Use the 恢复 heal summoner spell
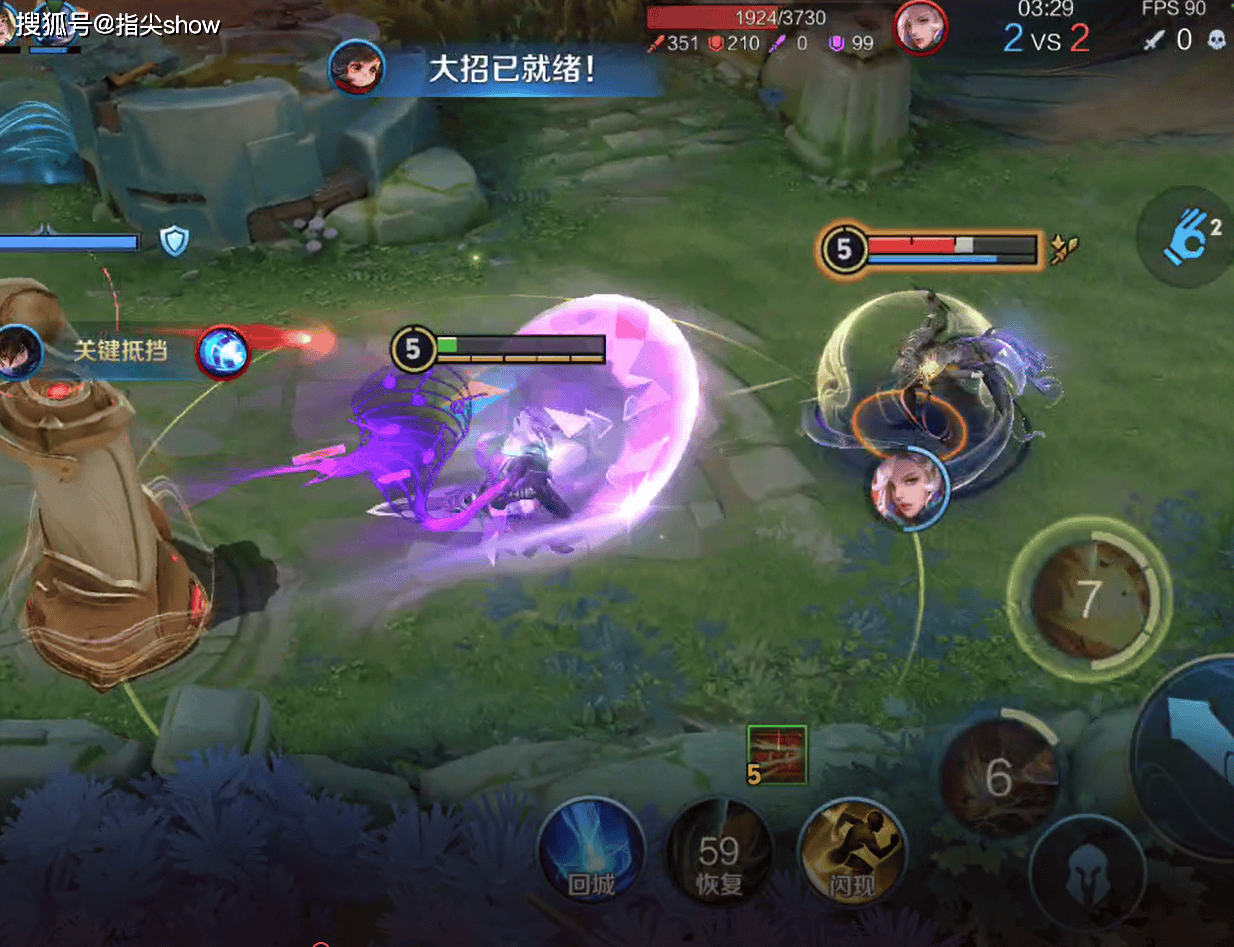This screenshot has width=1234, height=947. click(x=719, y=853)
